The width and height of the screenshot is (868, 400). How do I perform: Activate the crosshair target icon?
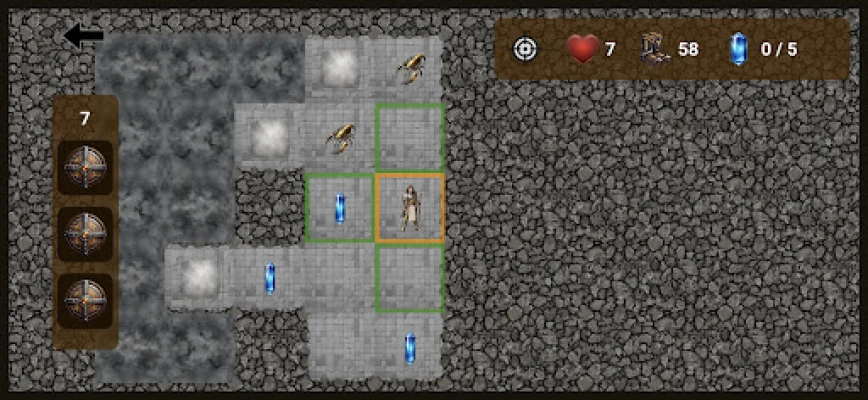pyautogui.click(x=524, y=48)
